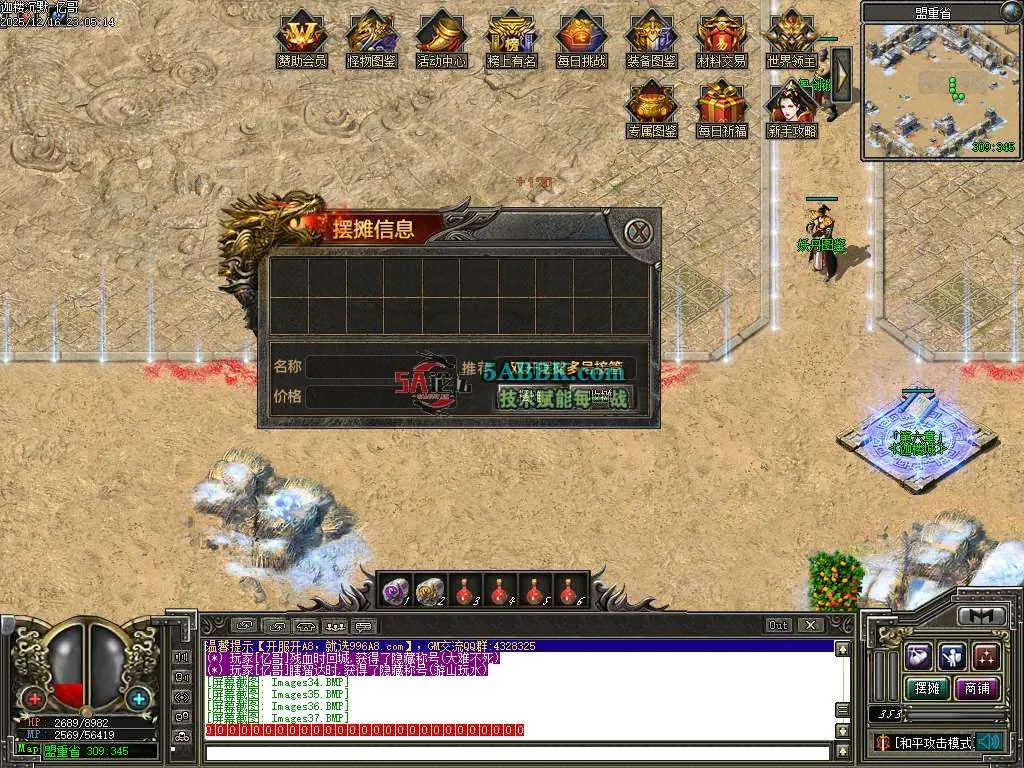
Task: Click the 盟重省 minimap
Action: coord(940,90)
